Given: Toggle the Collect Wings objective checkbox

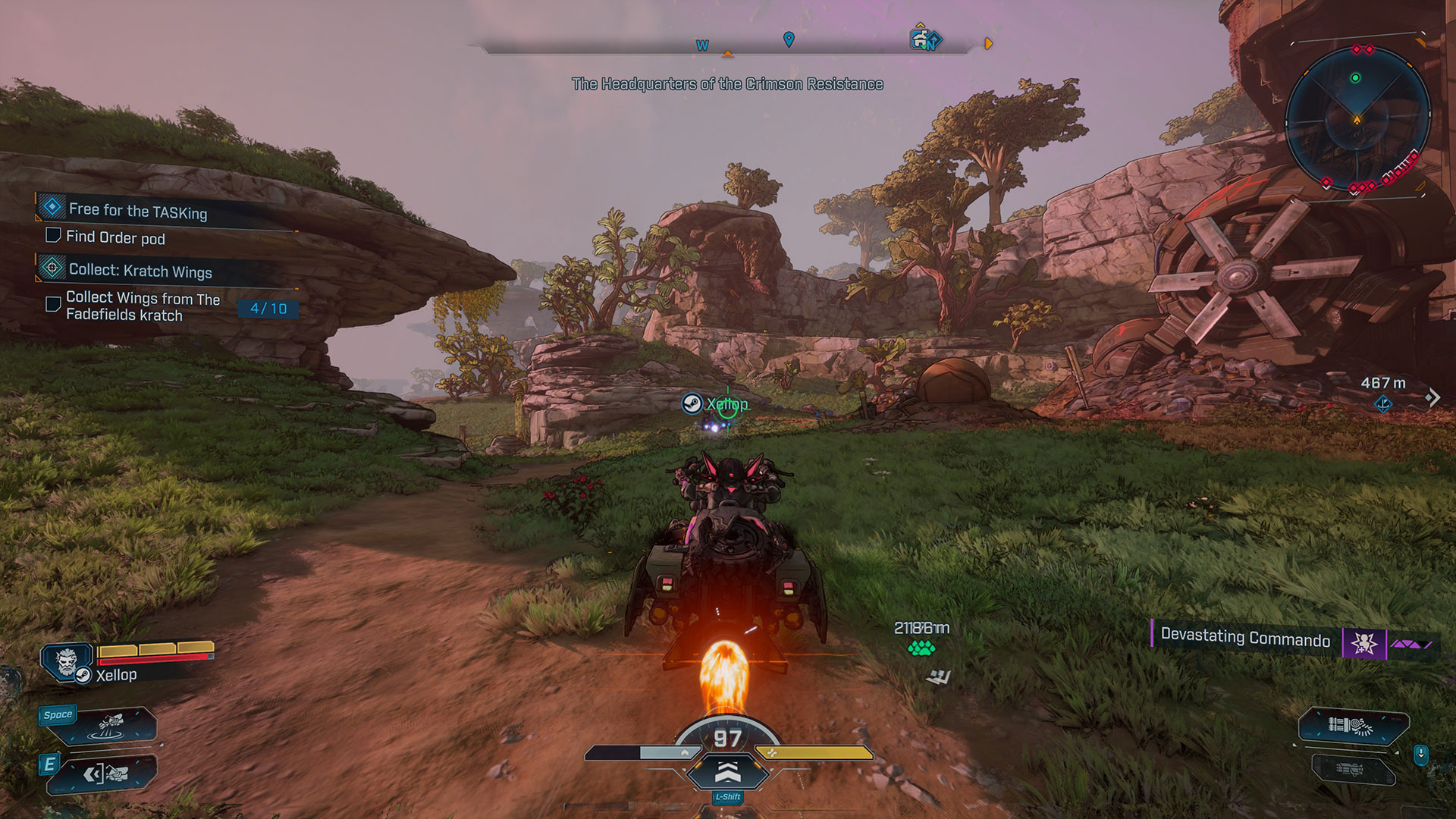Looking at the screenshot, I should click(x=53, y=304).
